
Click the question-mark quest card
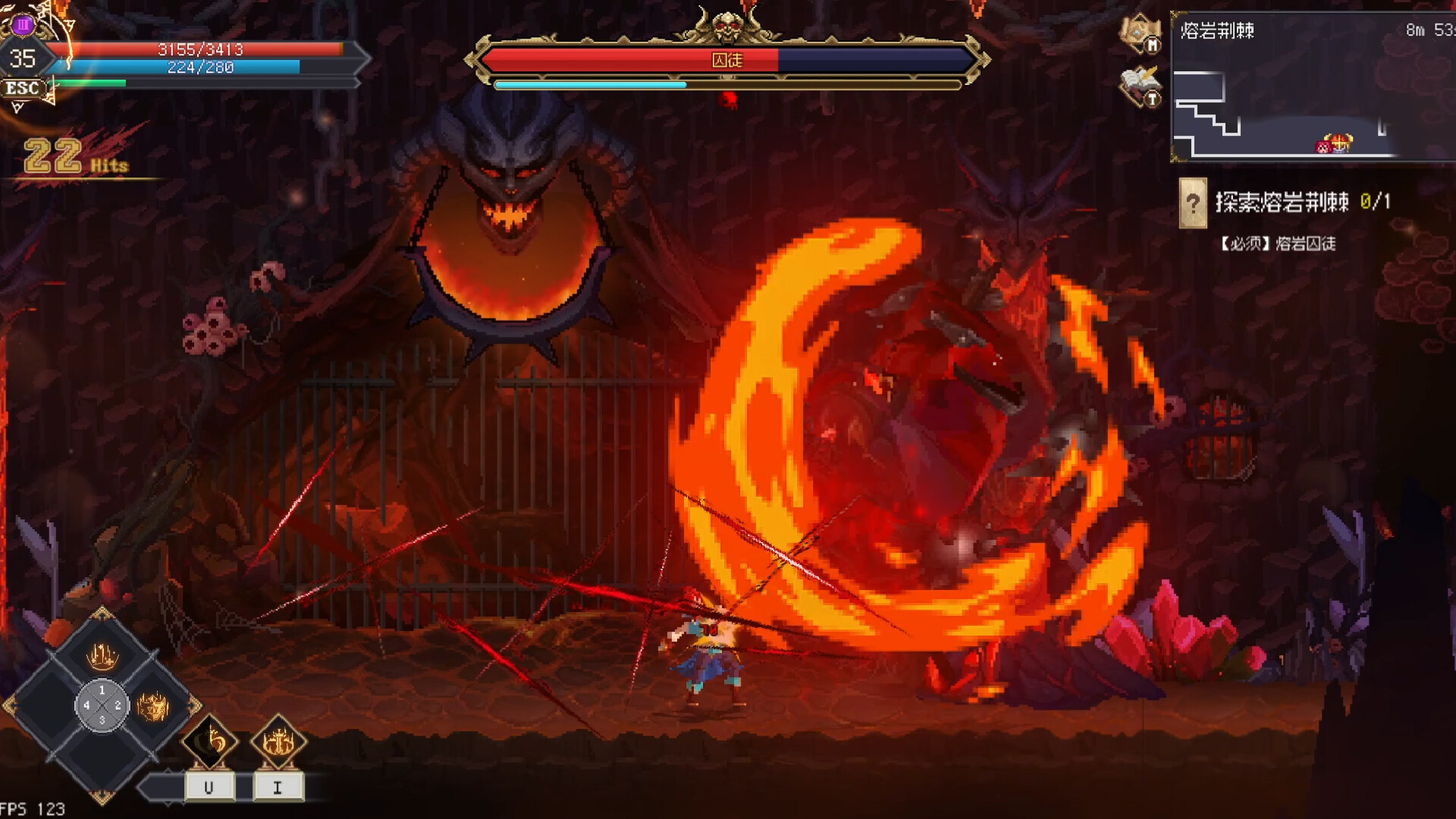point(1194,202)
